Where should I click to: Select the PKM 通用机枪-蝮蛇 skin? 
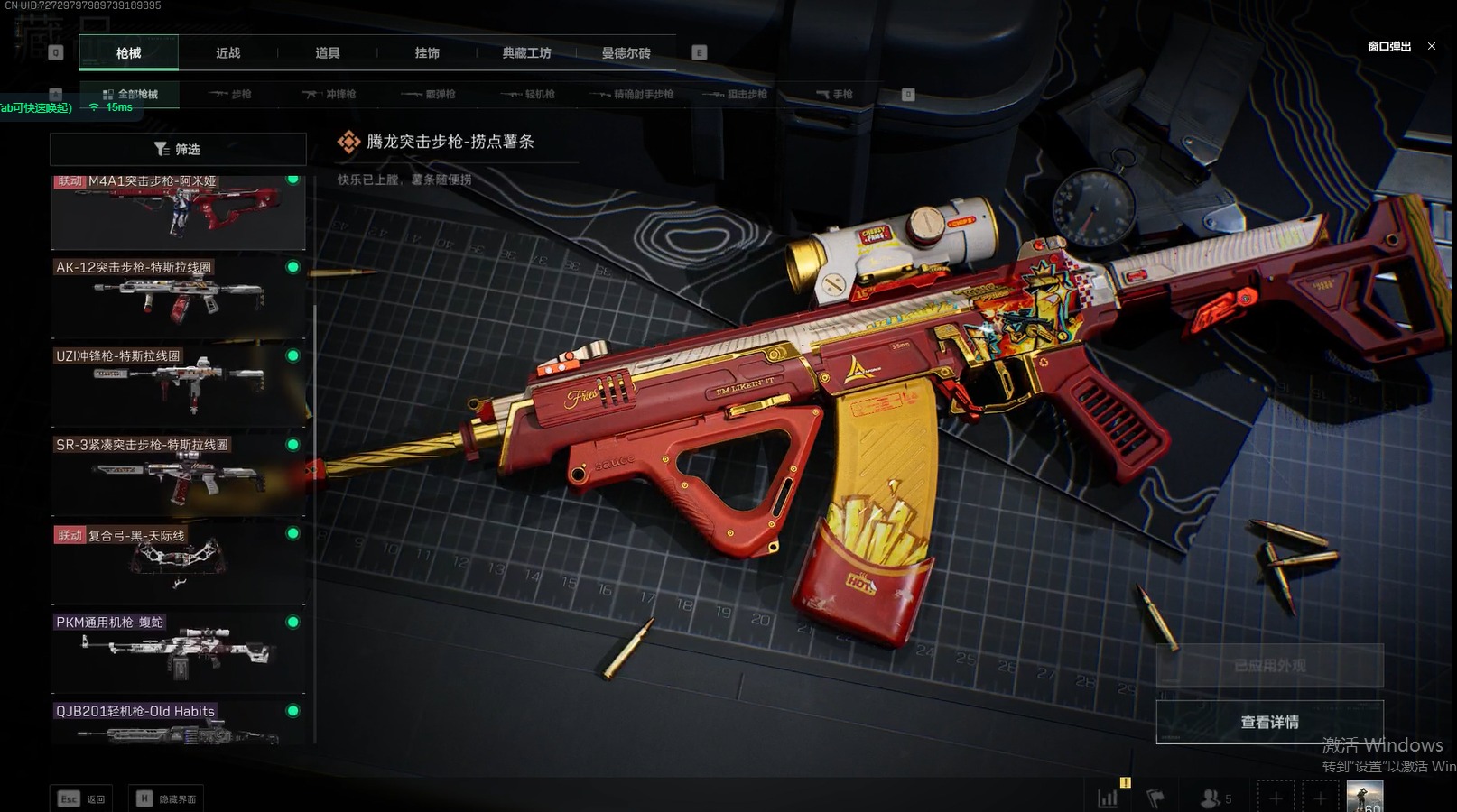178,651
